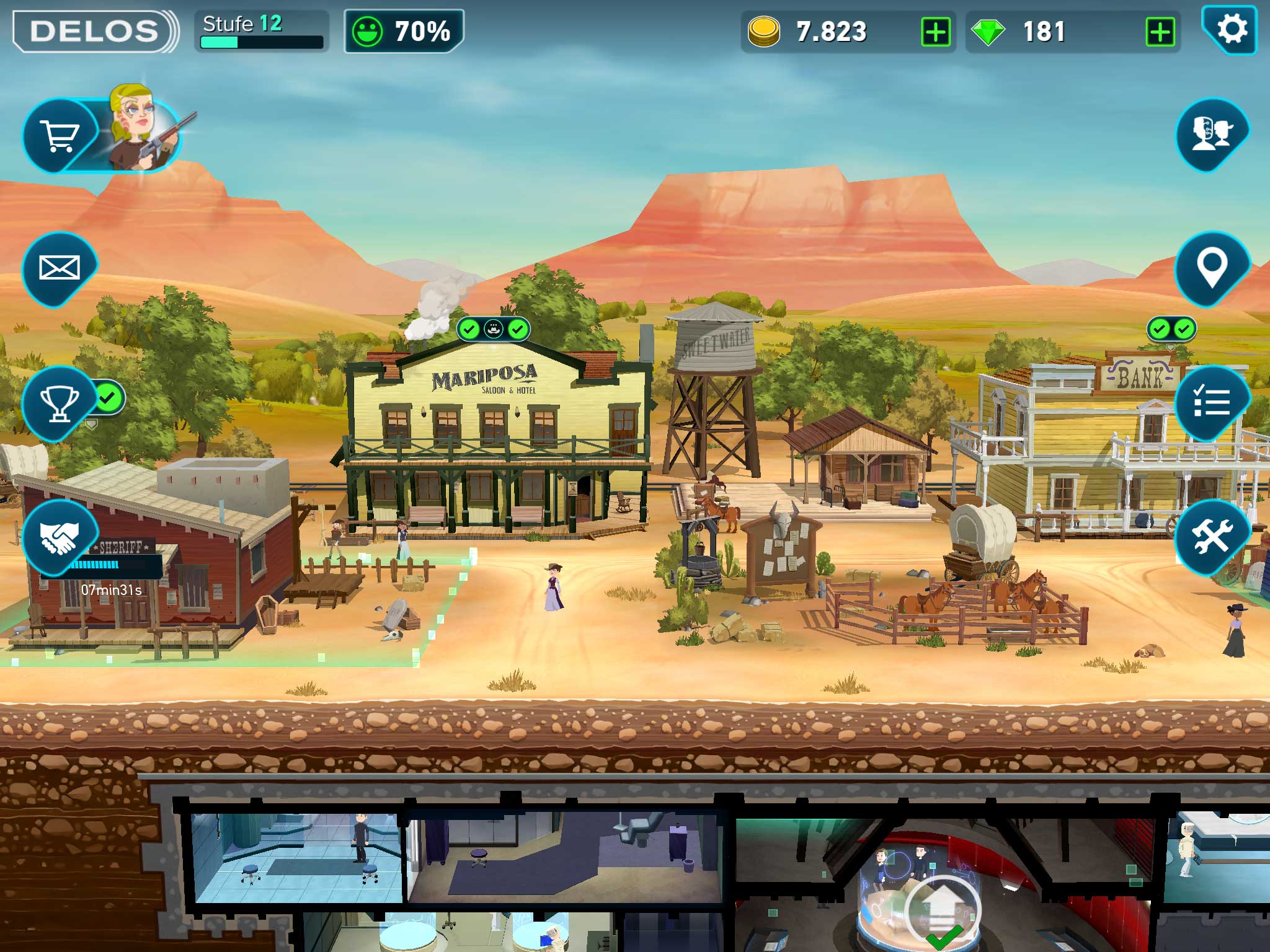Open the hosts and guests roster

[x=1210, y=134]
